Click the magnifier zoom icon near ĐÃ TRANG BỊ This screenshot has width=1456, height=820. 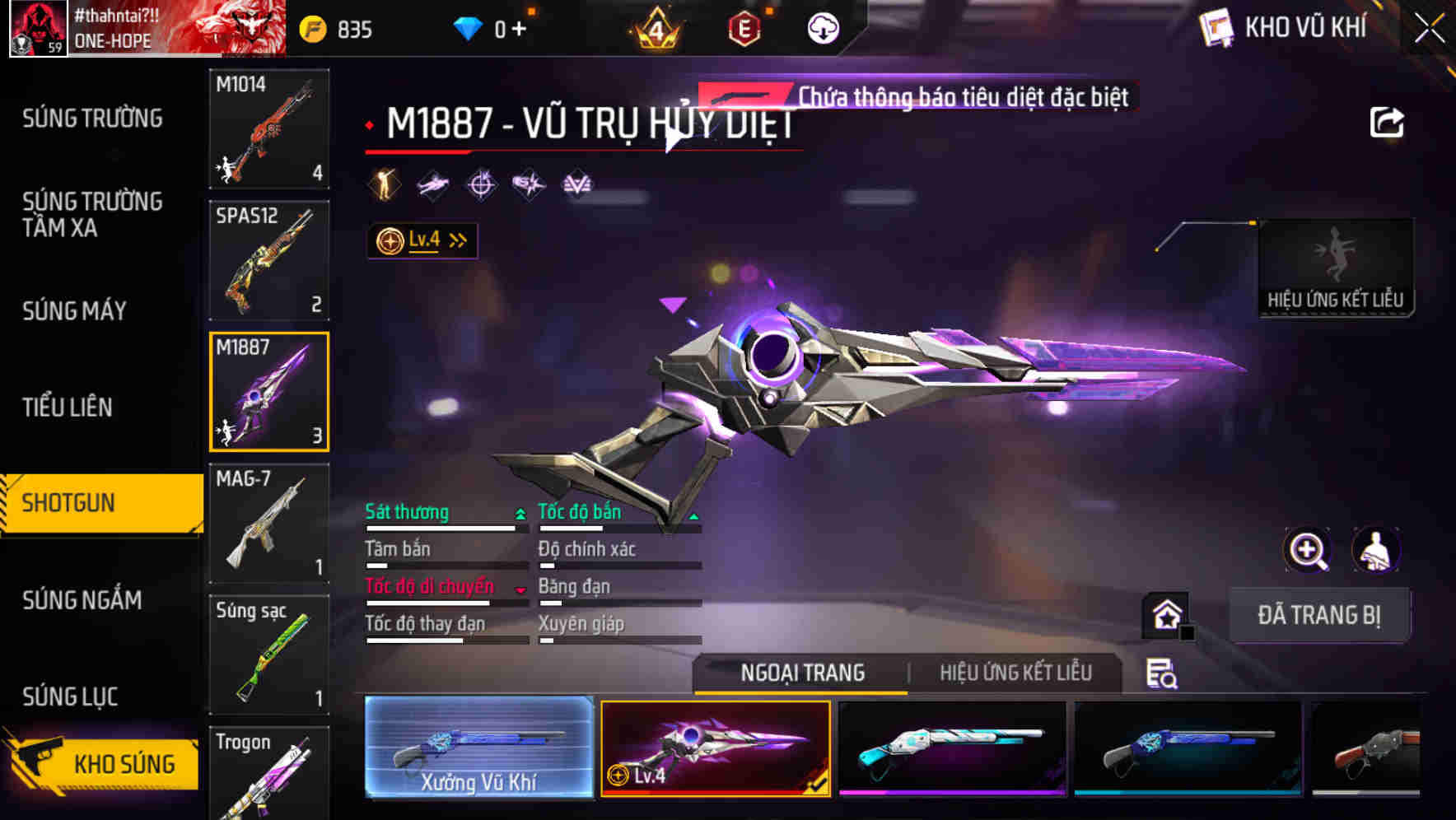pos(1308,550)
